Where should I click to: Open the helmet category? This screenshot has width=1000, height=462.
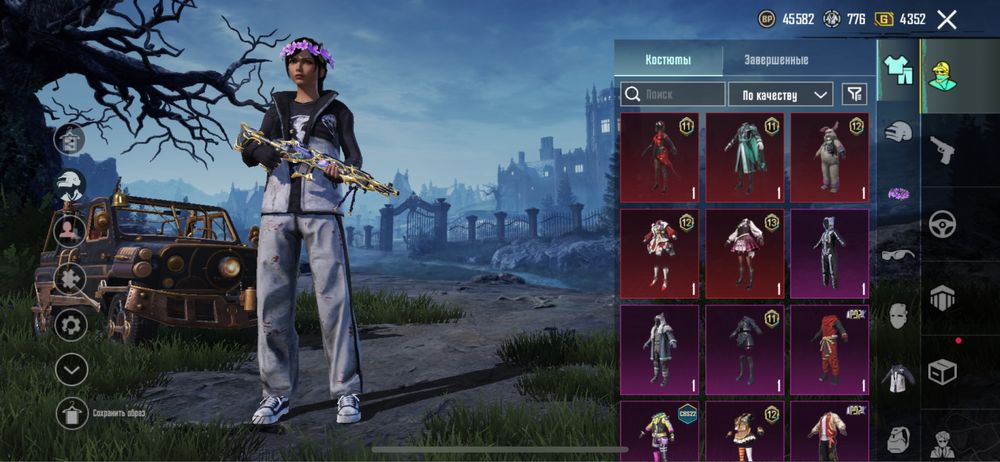898,131
